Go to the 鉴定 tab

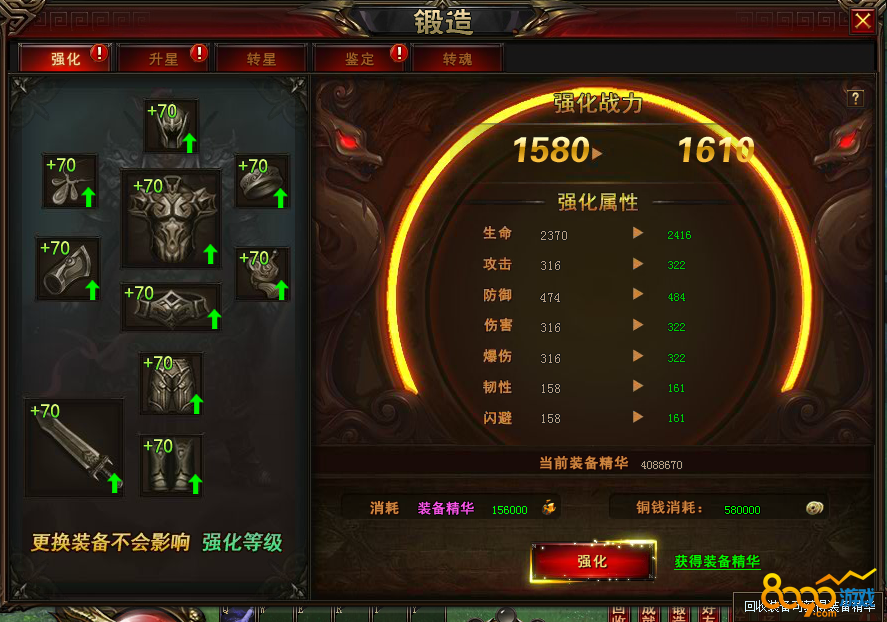359,59
